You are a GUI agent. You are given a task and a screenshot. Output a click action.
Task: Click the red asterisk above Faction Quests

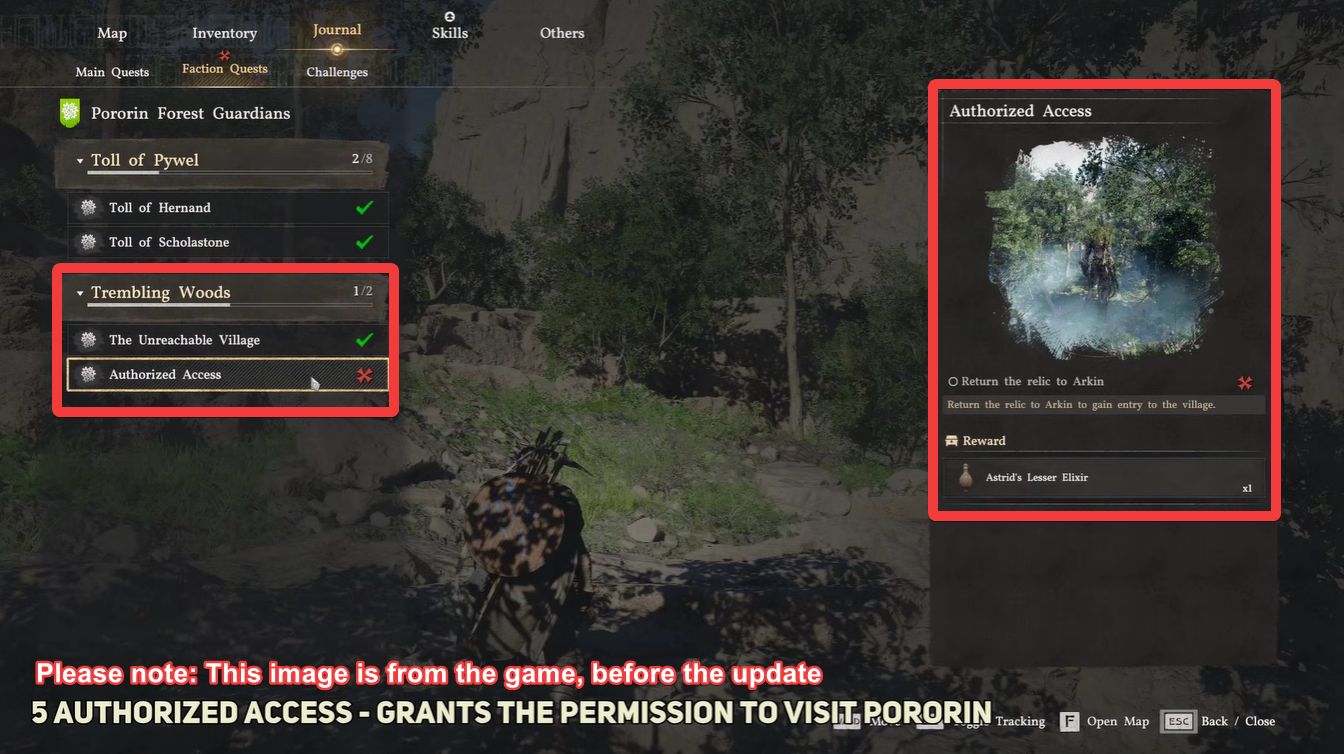click(x=224, y=55)
